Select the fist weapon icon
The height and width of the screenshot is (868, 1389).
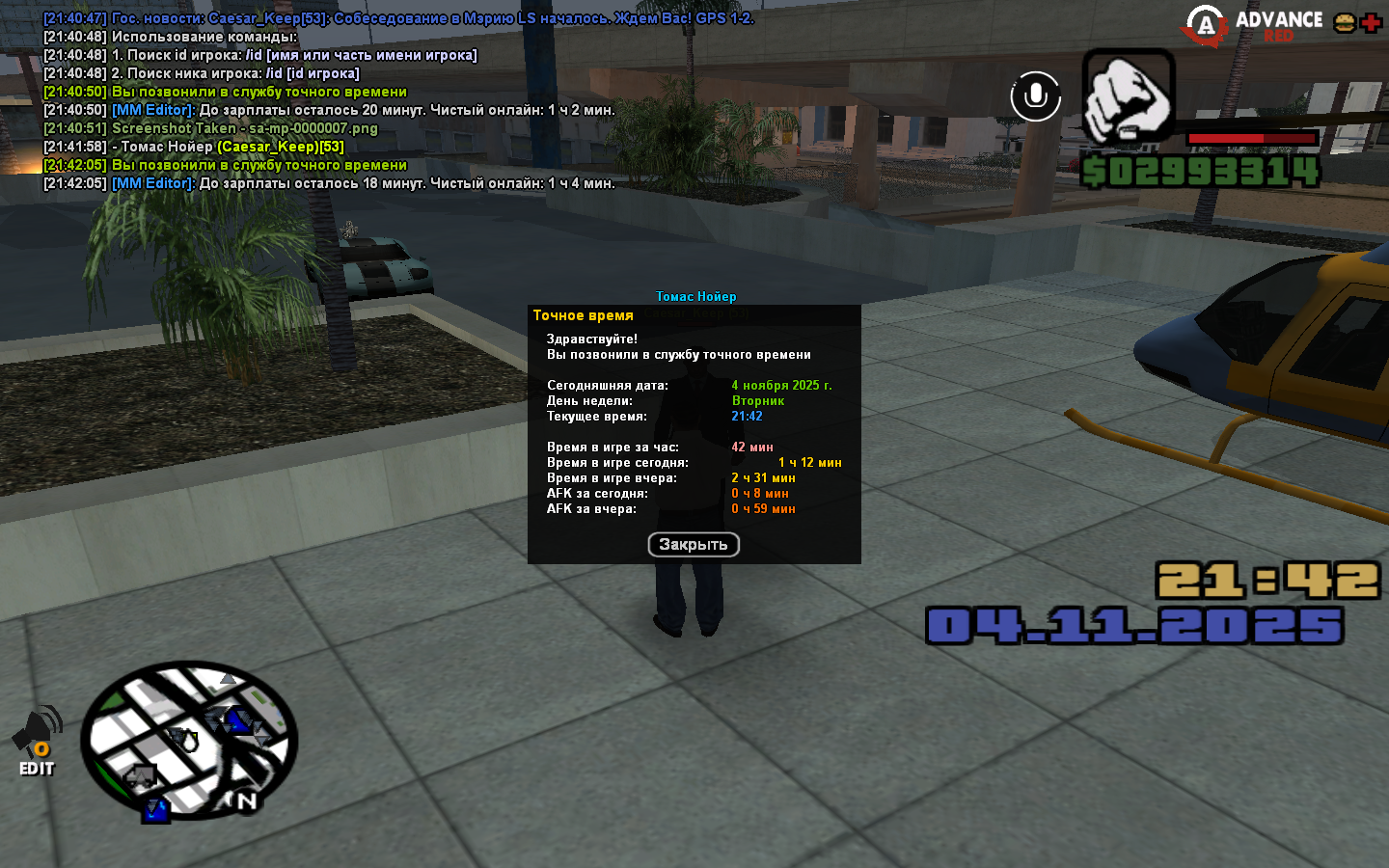click(1128, 96)
